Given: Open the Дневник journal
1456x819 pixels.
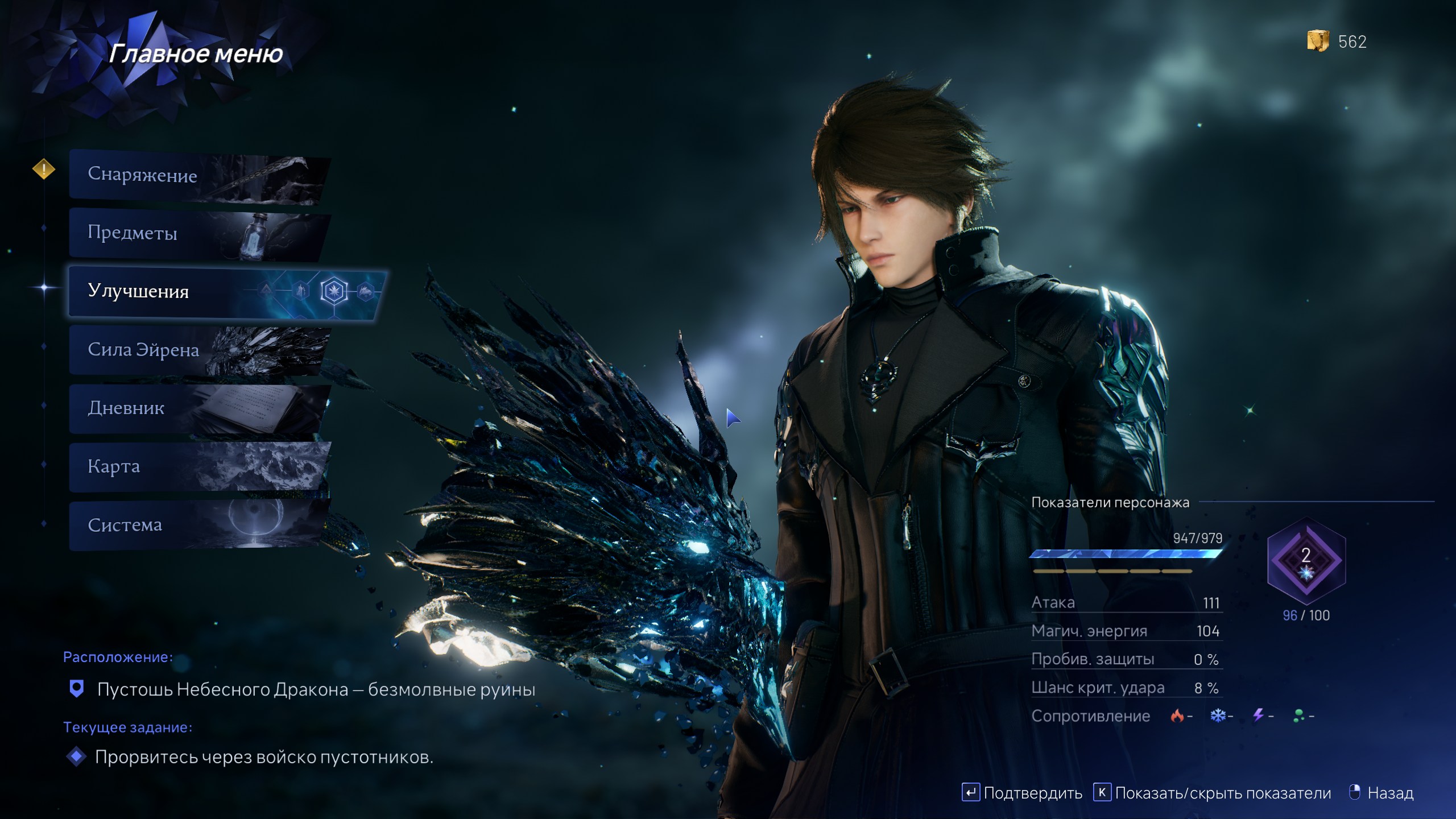Looking at the screenshot, I should [199, 408].
